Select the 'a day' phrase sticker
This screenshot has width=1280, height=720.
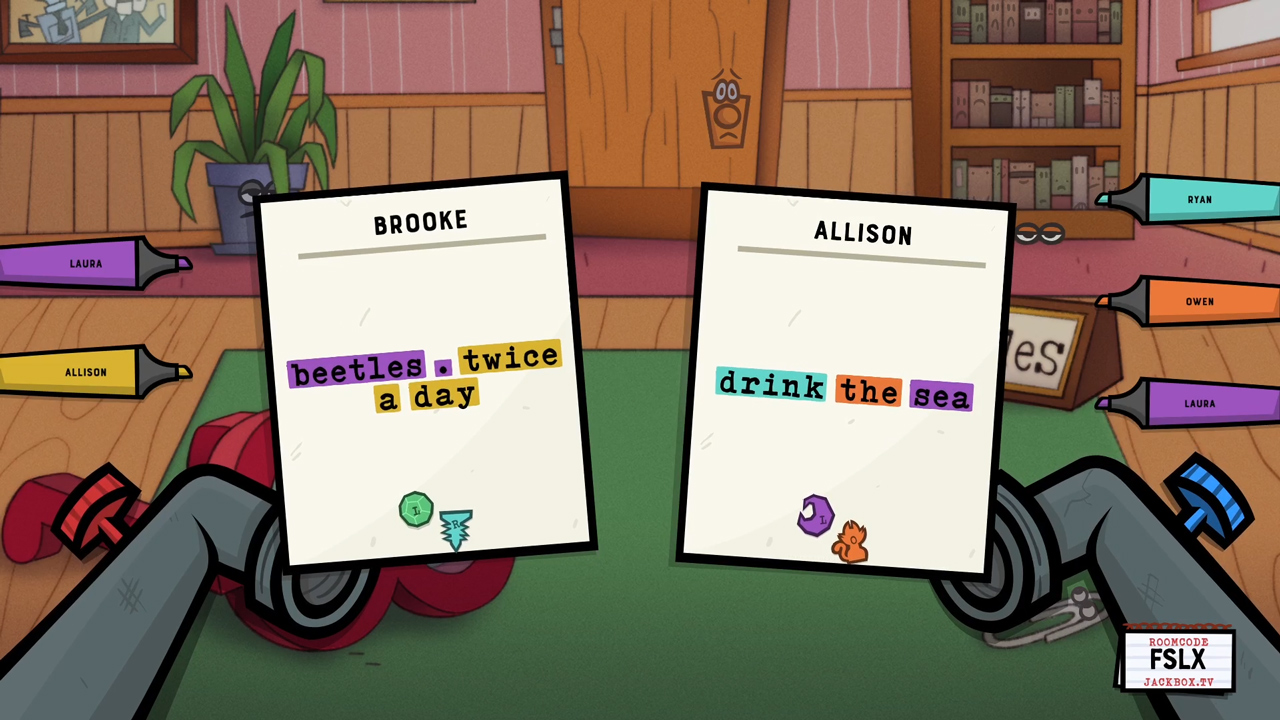pyautogui.click(x=428, y=395)
